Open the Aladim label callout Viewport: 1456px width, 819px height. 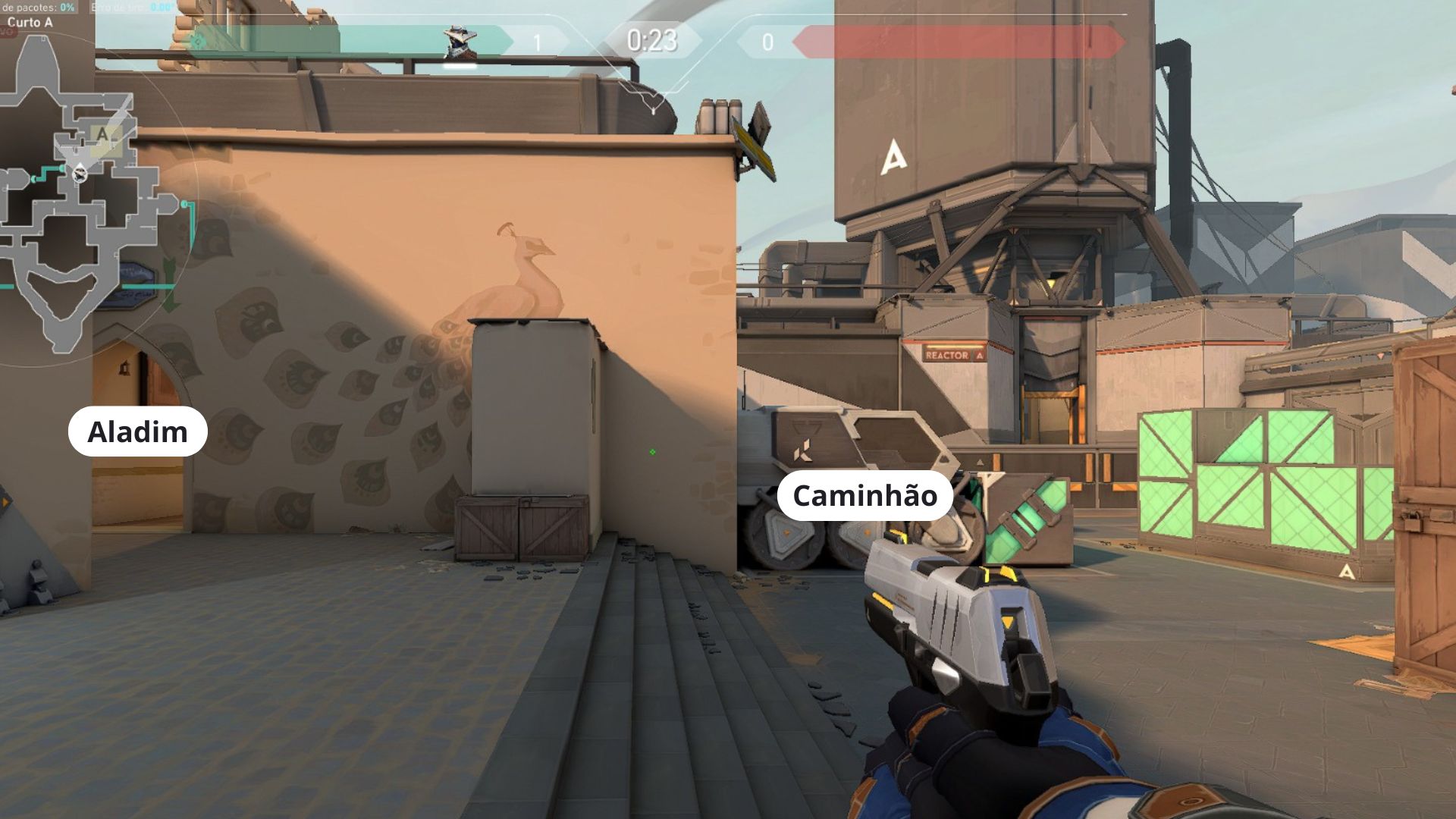[x=137, y=432]
